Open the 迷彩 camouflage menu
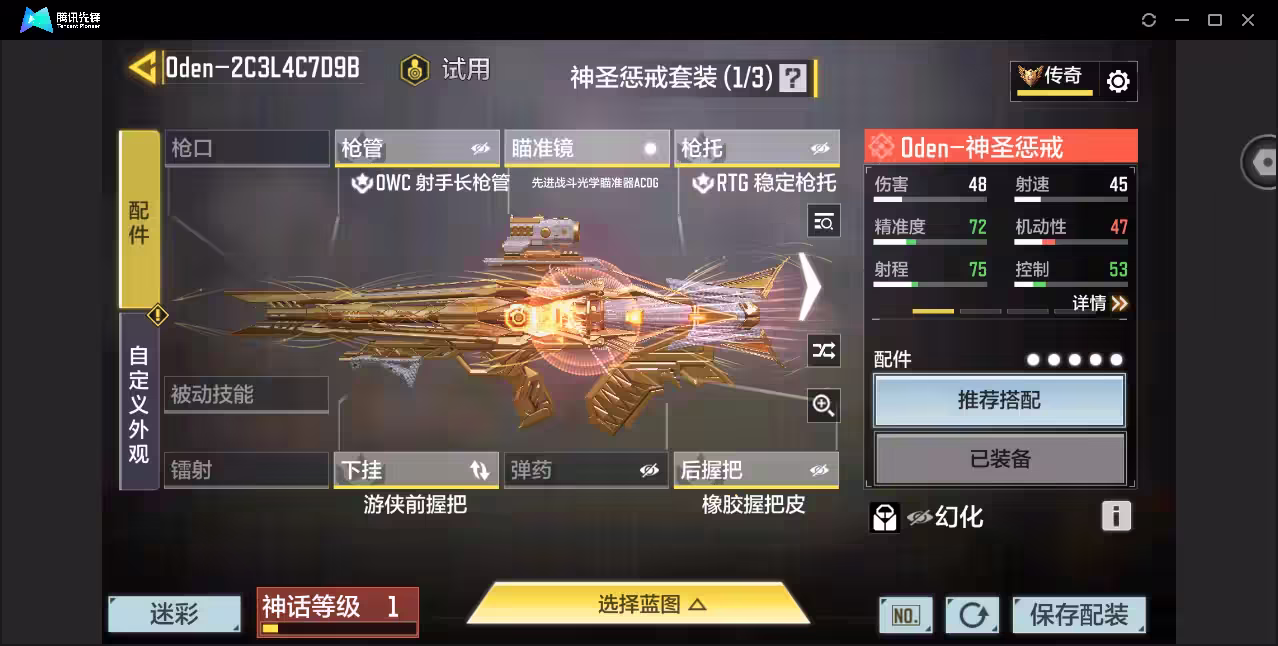Image resolution: width=1278 pixels, height=646 pixels. (x=174, y=614)
